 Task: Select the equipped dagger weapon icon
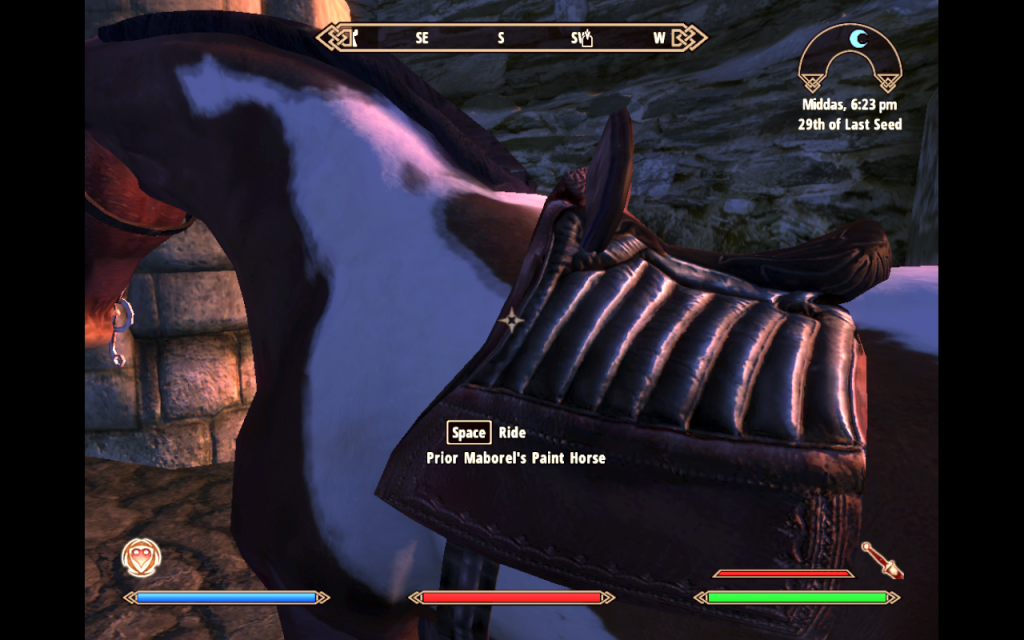884,560
